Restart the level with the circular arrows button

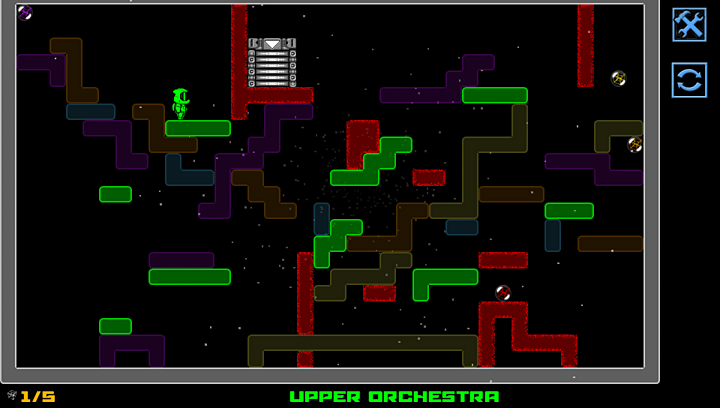coord(689,79)
